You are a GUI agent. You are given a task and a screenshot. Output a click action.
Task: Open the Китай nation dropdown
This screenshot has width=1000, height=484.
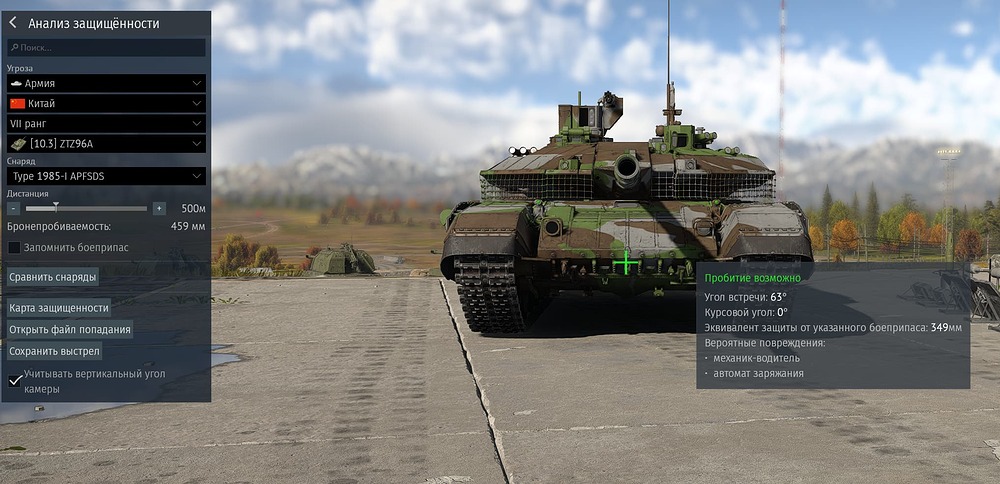point(106,103)
